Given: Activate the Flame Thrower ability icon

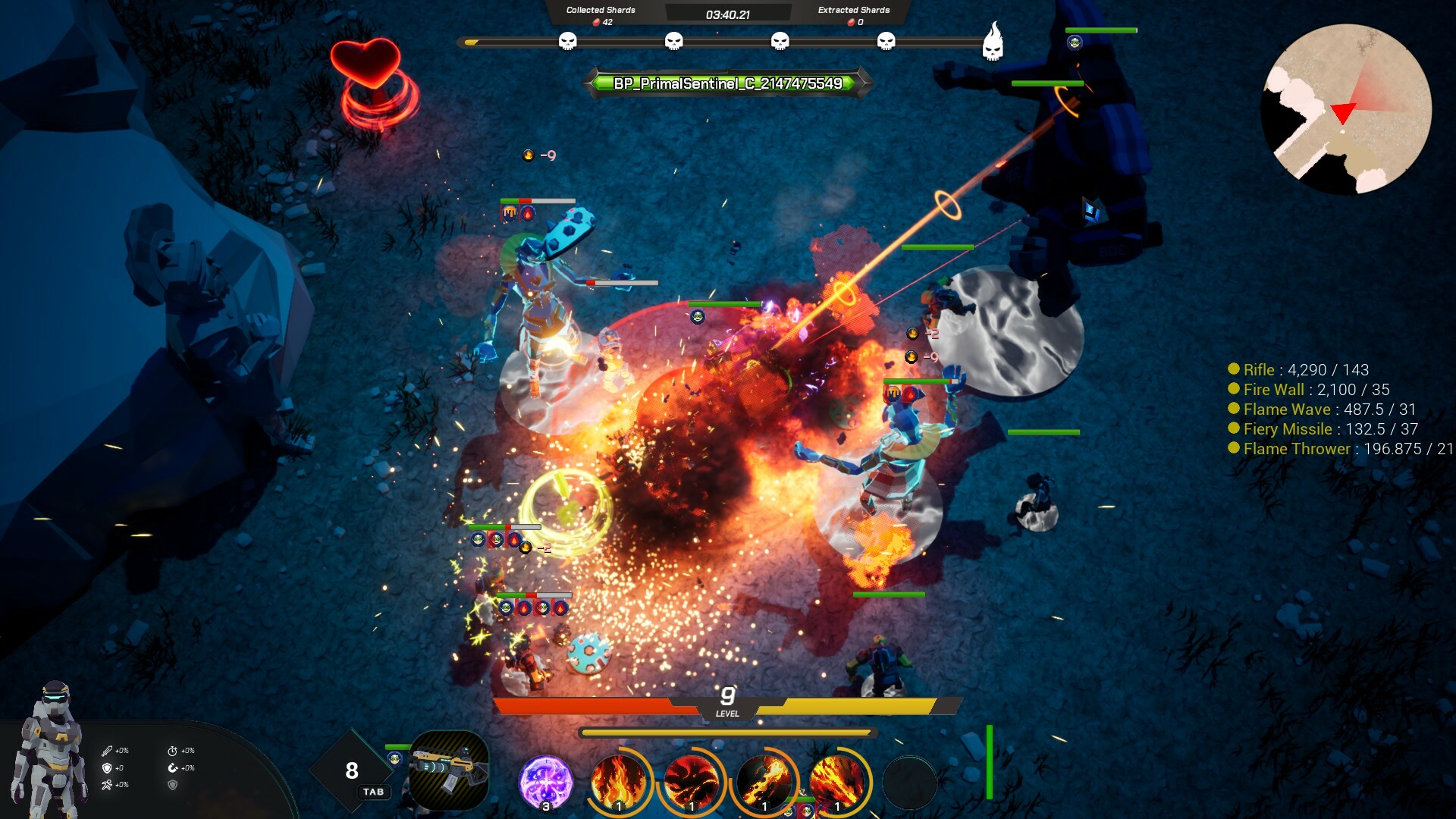Looking at the screenshot, I should [837, 781].
